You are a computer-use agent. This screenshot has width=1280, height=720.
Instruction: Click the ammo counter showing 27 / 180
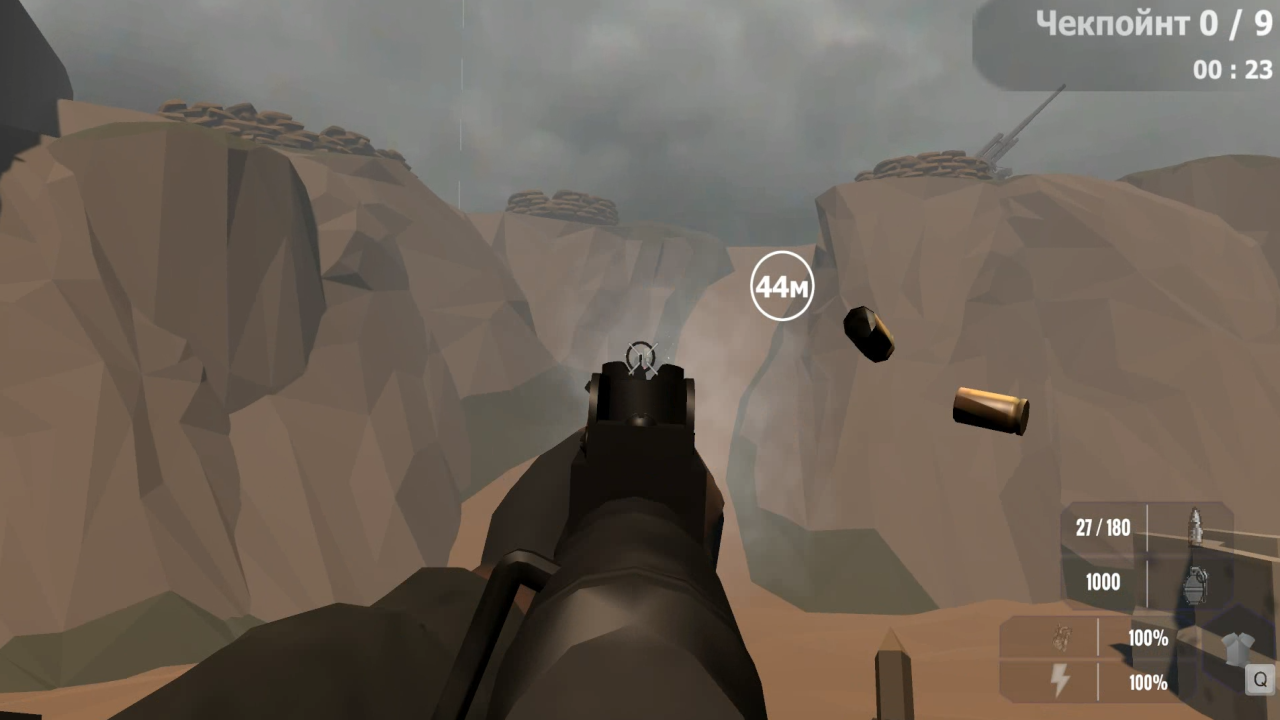coord(1103,528)
